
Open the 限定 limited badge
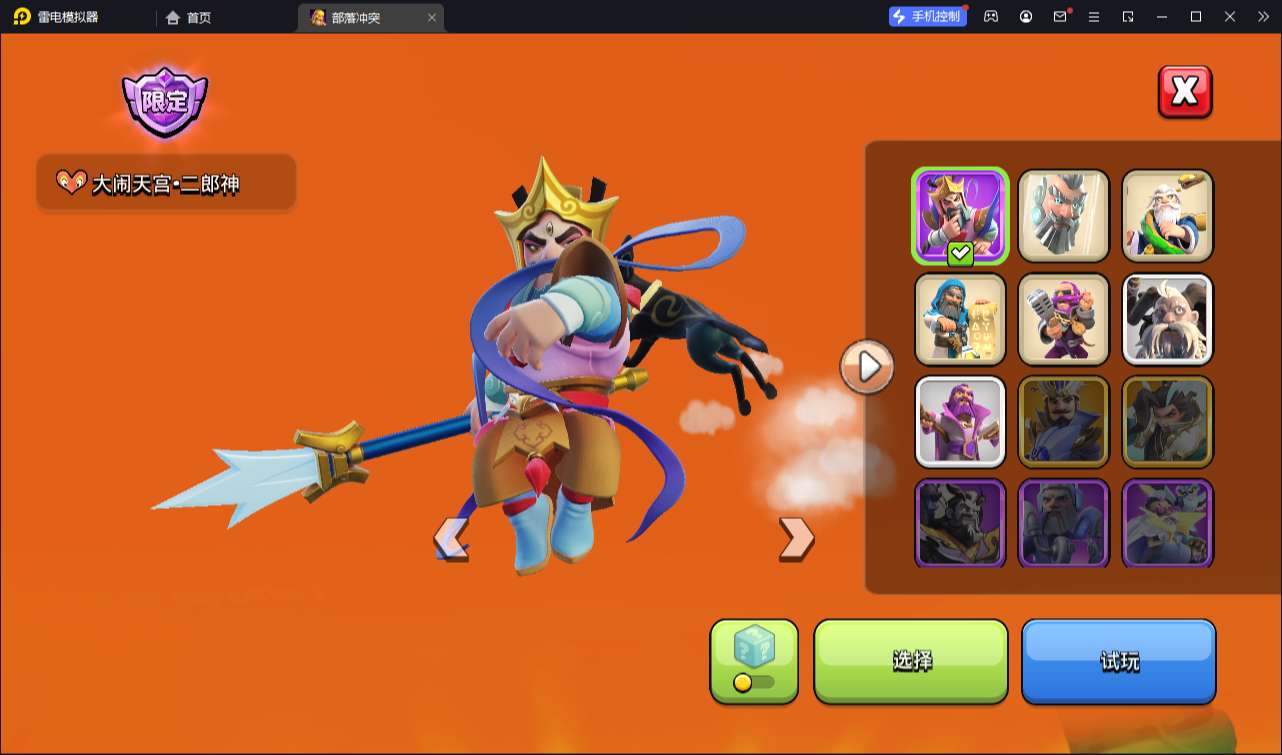pyautogui.click(x=165, y=102)
